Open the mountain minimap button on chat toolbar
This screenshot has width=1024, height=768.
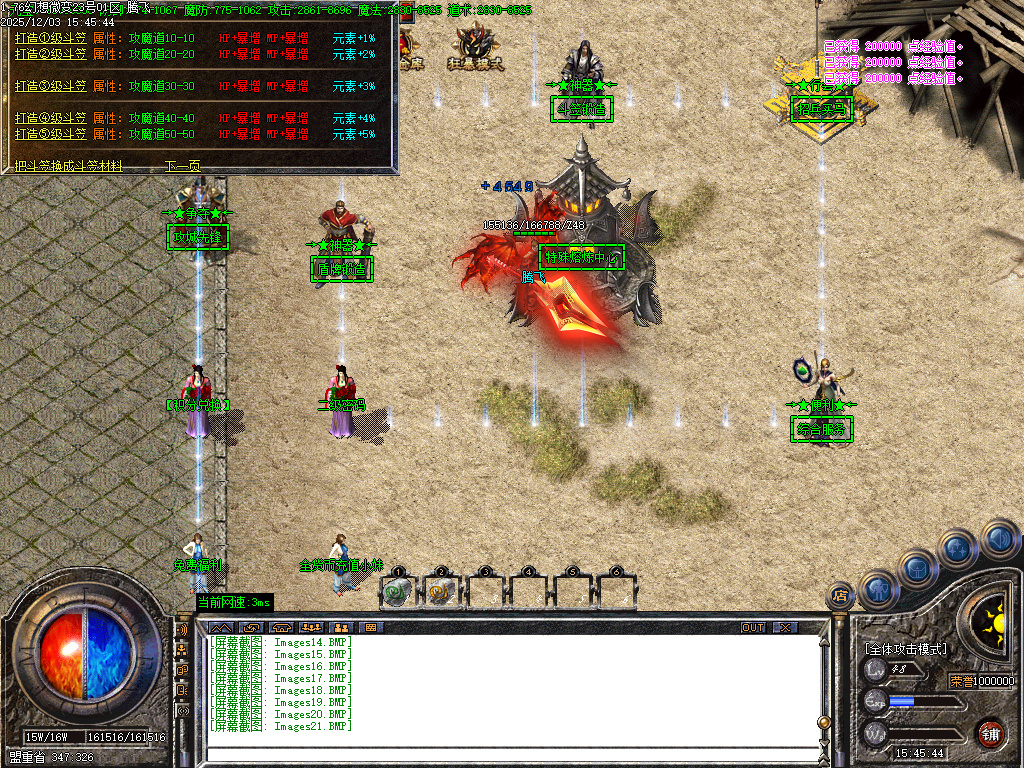coord(219,627)
